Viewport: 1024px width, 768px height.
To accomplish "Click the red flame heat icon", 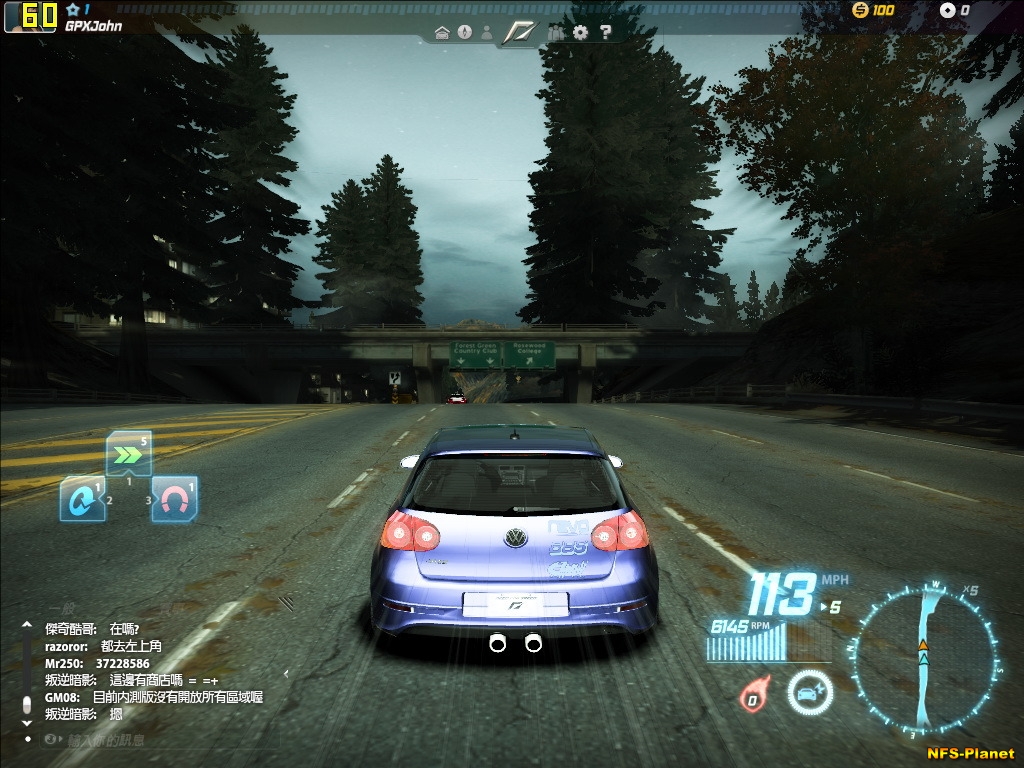I will (x=751, y=694).
